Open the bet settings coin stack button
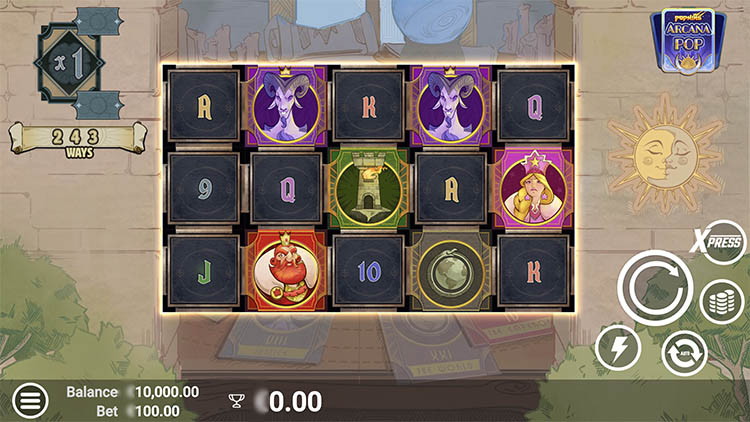The height and width of the screenshot is (422, 750). click(722, 301)
